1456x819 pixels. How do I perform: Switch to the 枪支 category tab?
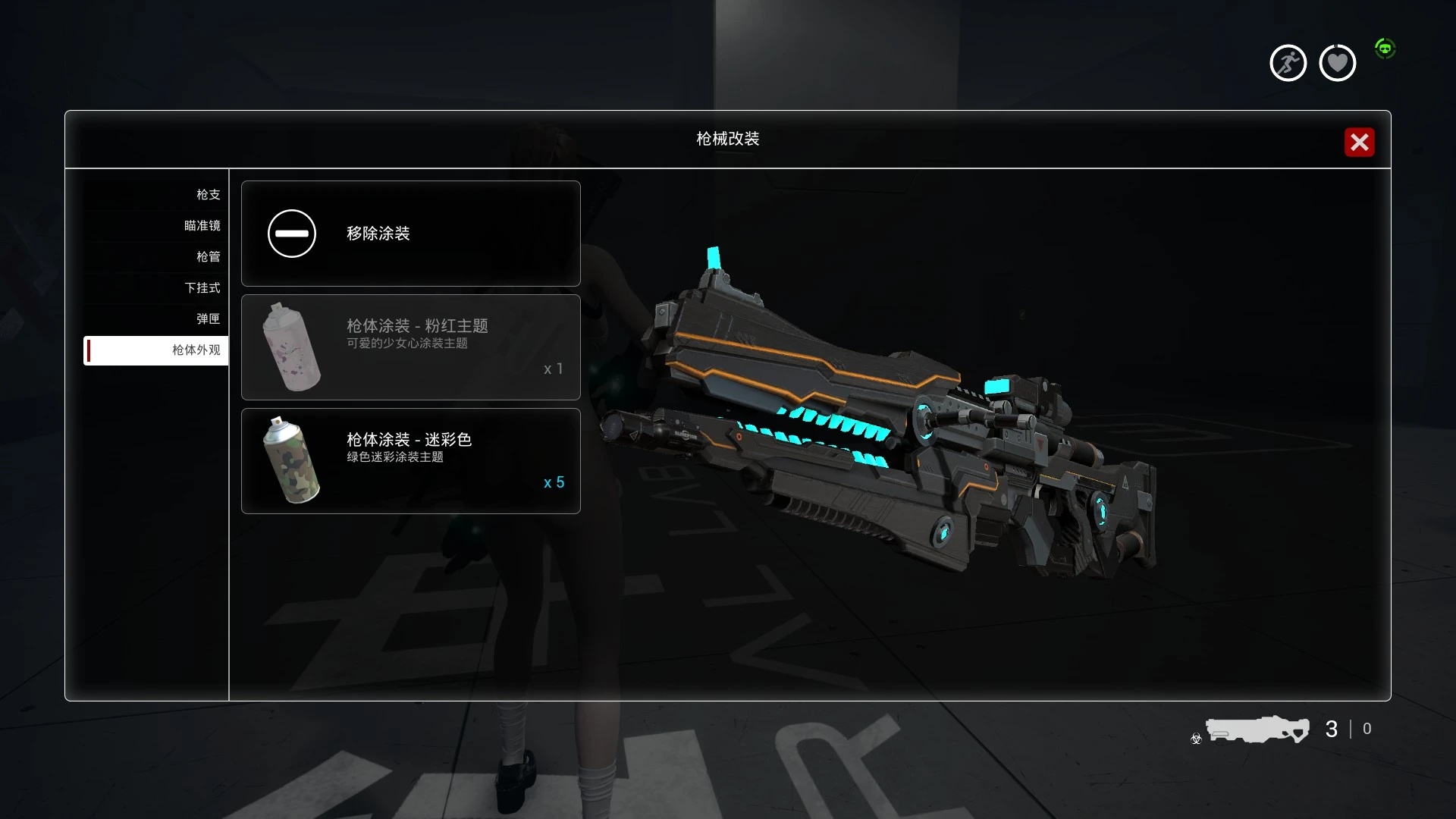click(x=208, y=194)
